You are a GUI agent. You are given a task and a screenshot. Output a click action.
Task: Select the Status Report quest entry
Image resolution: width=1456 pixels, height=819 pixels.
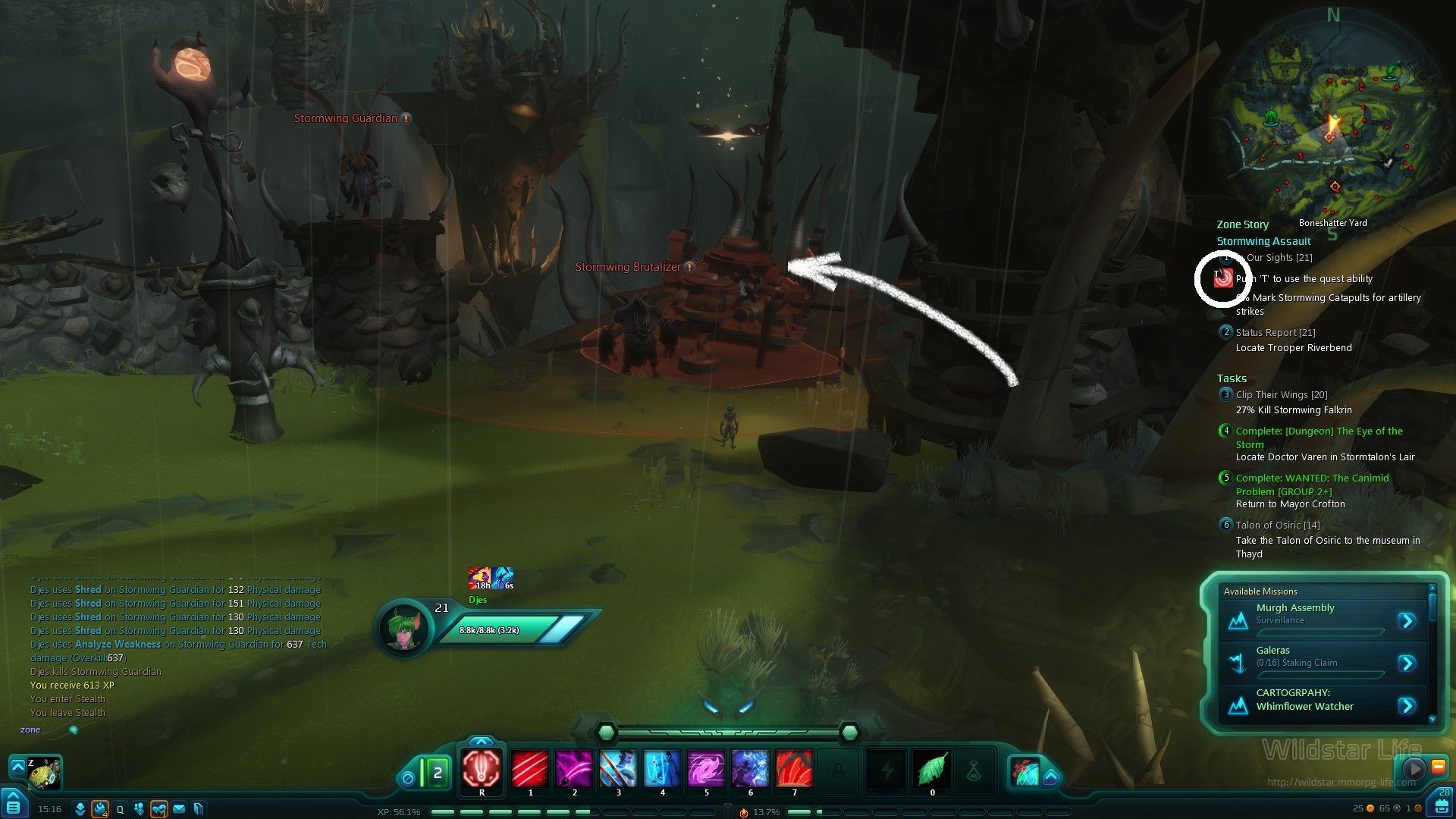pos(1275,332)
